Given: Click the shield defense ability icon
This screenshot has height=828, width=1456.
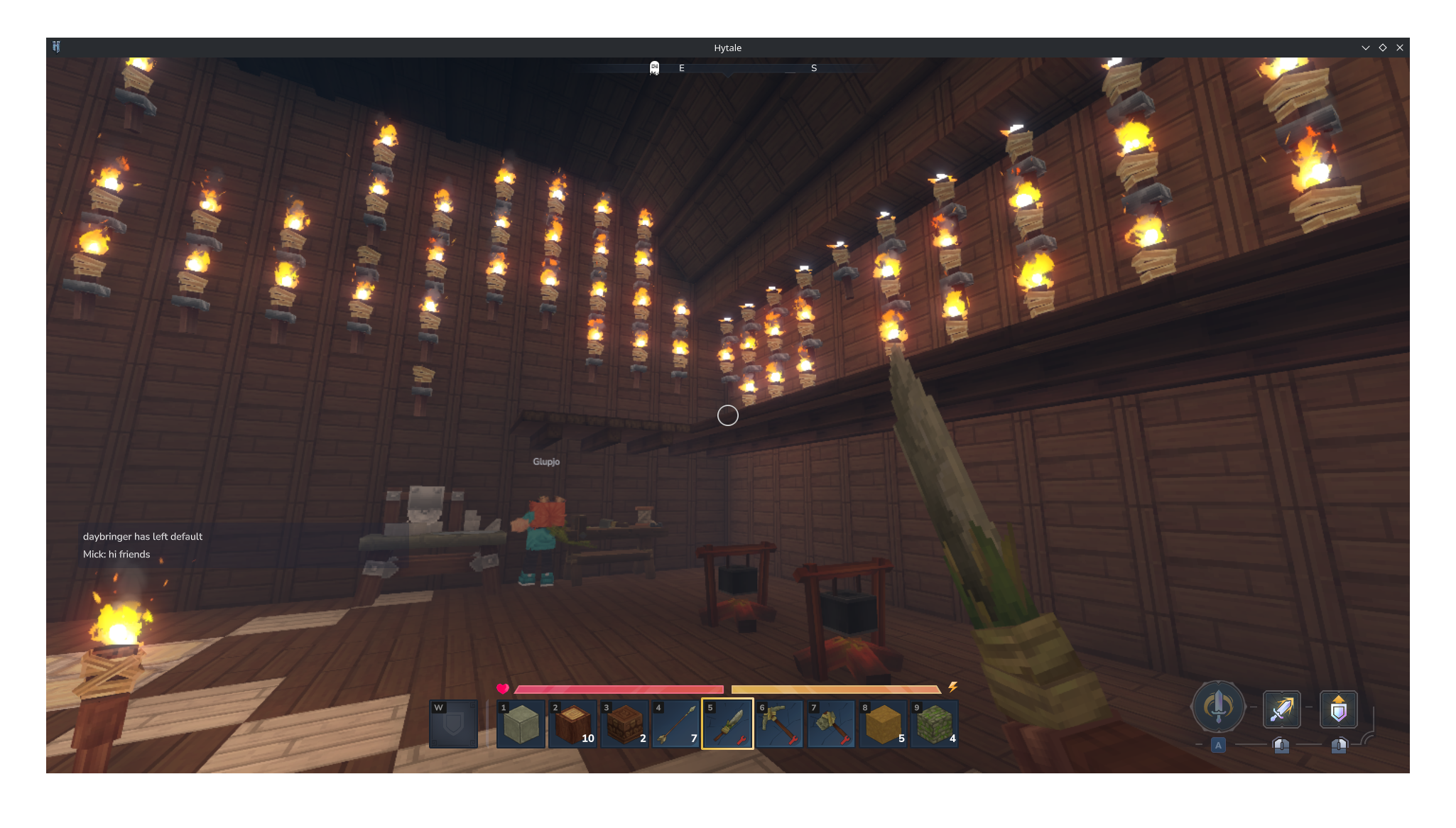Looking at the screenshot, I should pyautogui.click(x=1339, y=709).
